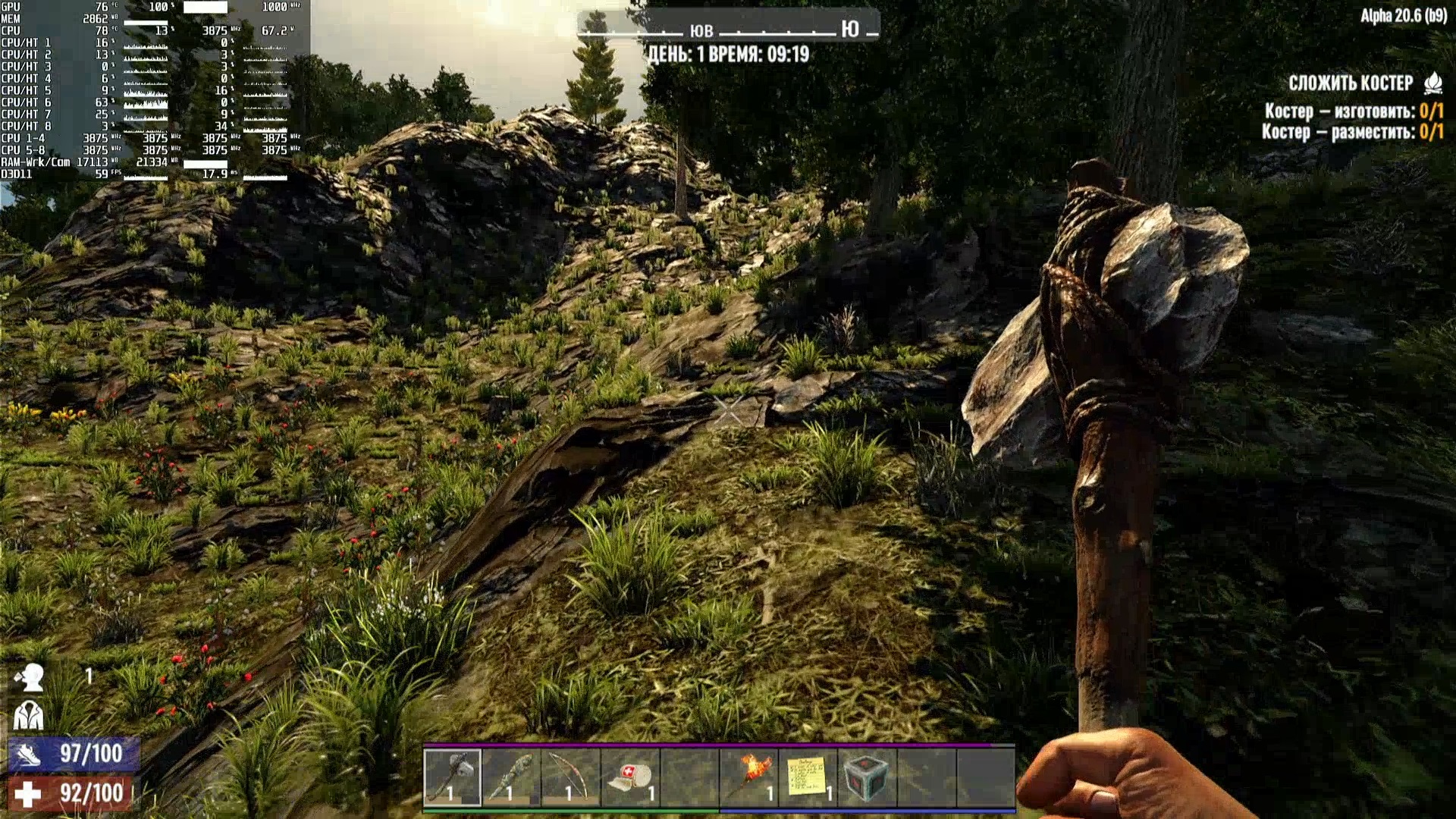Viewport: 1456px width, 819px height.
Task: Open the yellow note in the hotbar
Action: pyautogui.click(x=808, y=777)
